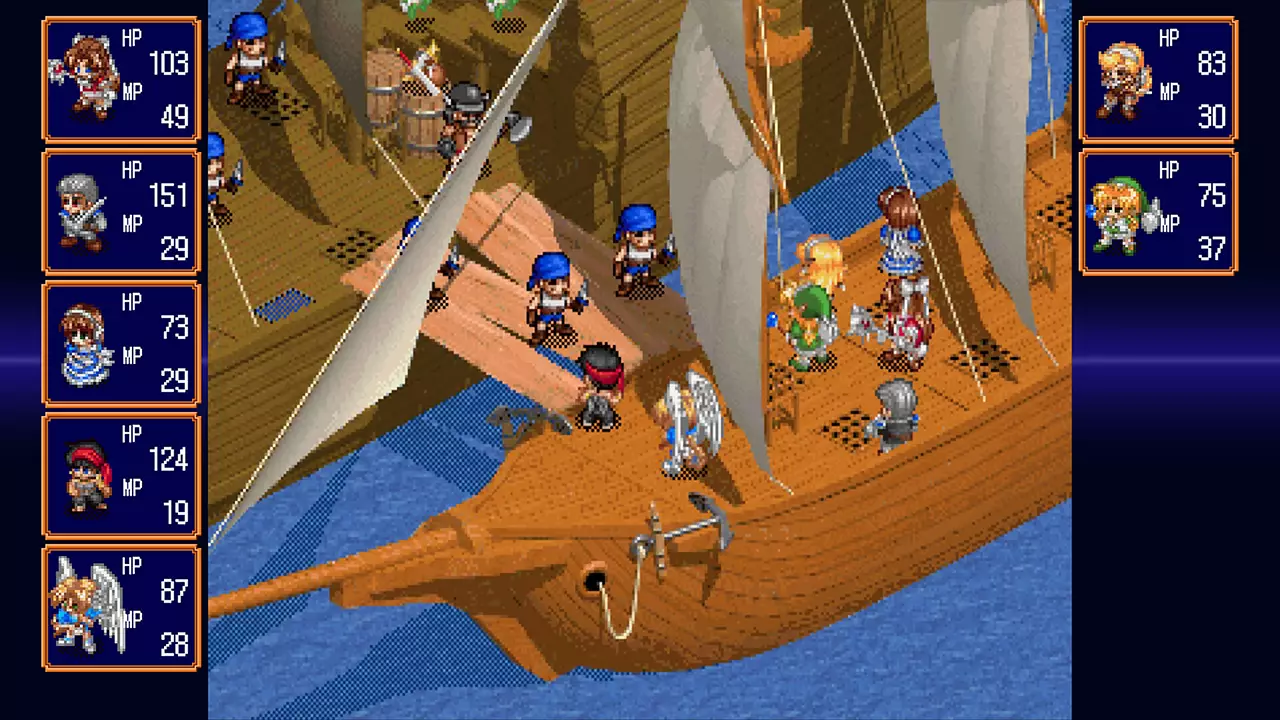
Task: Choose the green-hooded character's status panel
Action: pos(1158,212)
